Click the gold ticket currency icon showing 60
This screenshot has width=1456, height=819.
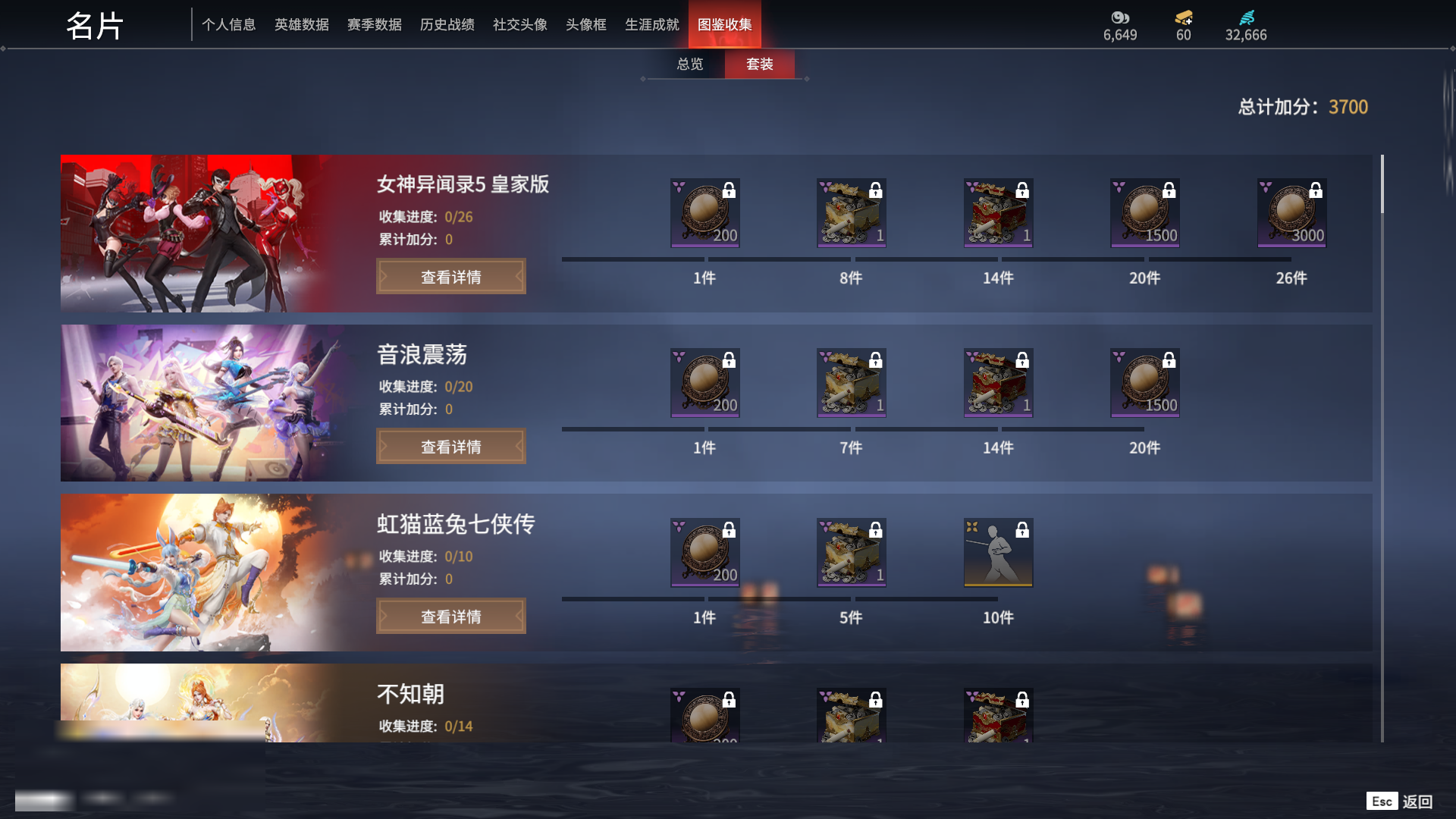point(1183,18)
